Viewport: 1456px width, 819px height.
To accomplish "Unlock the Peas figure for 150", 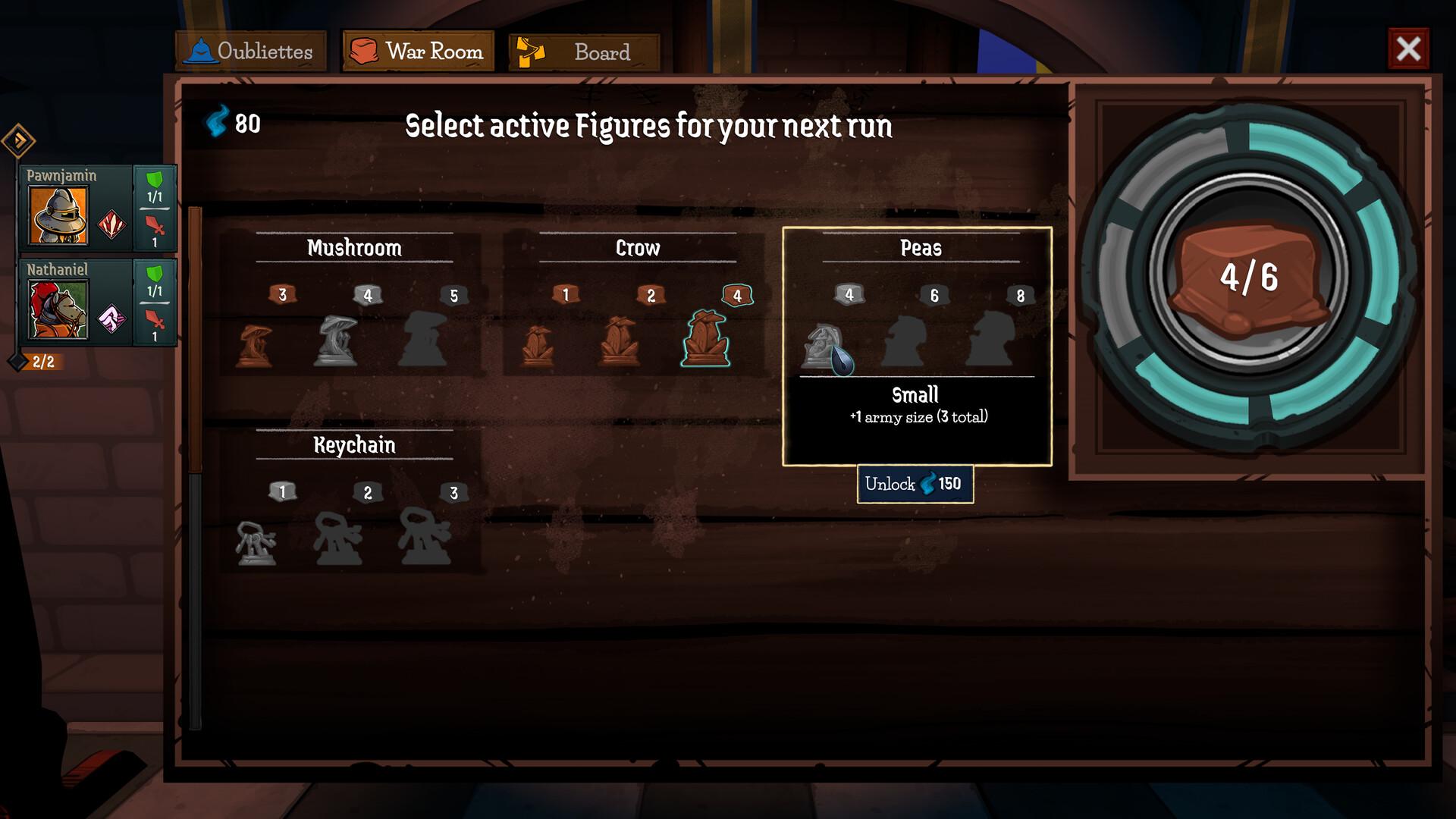I will [915, 484].
